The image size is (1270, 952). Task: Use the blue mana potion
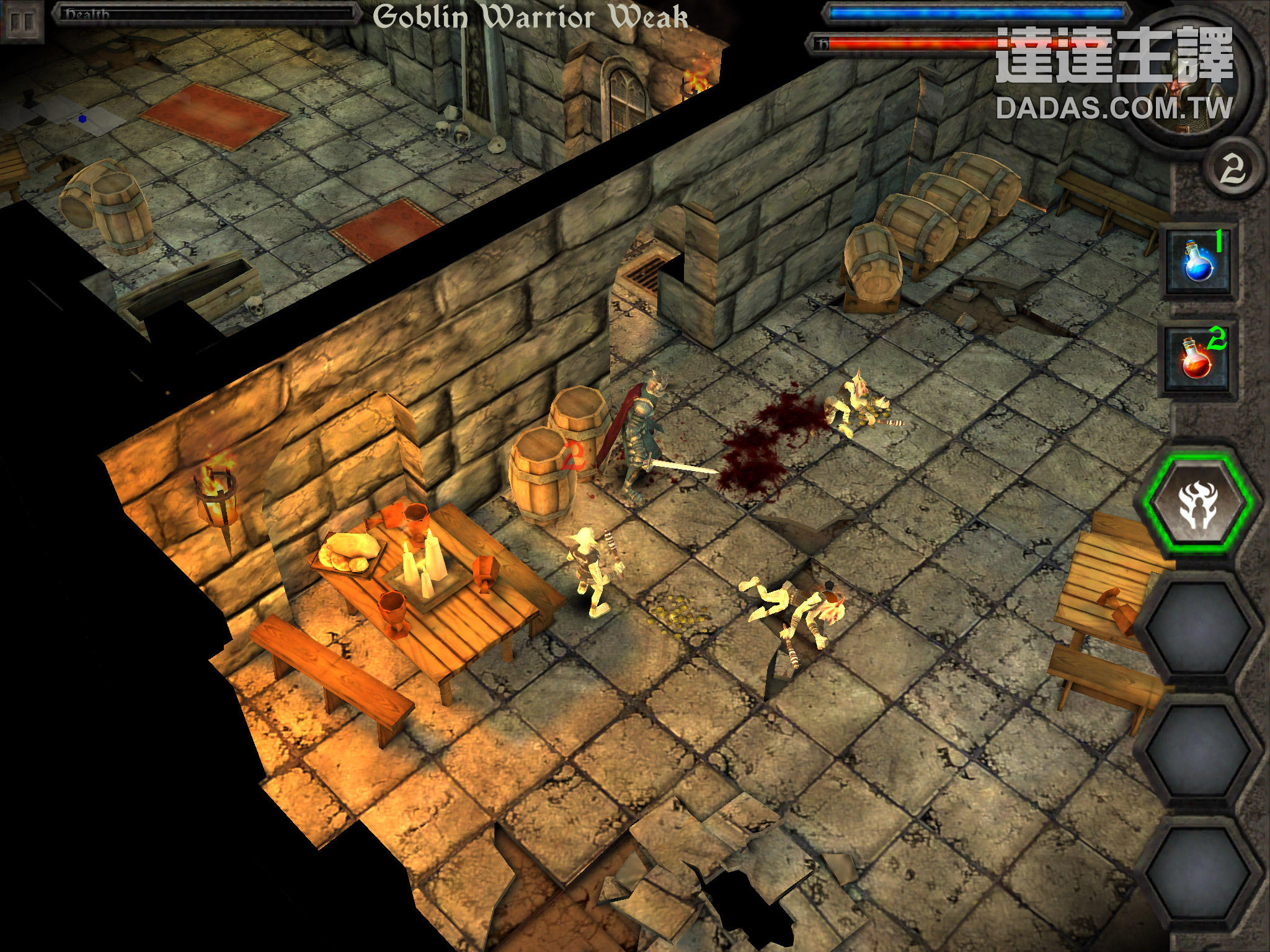pyautogui.click(x=1197, y=262)
